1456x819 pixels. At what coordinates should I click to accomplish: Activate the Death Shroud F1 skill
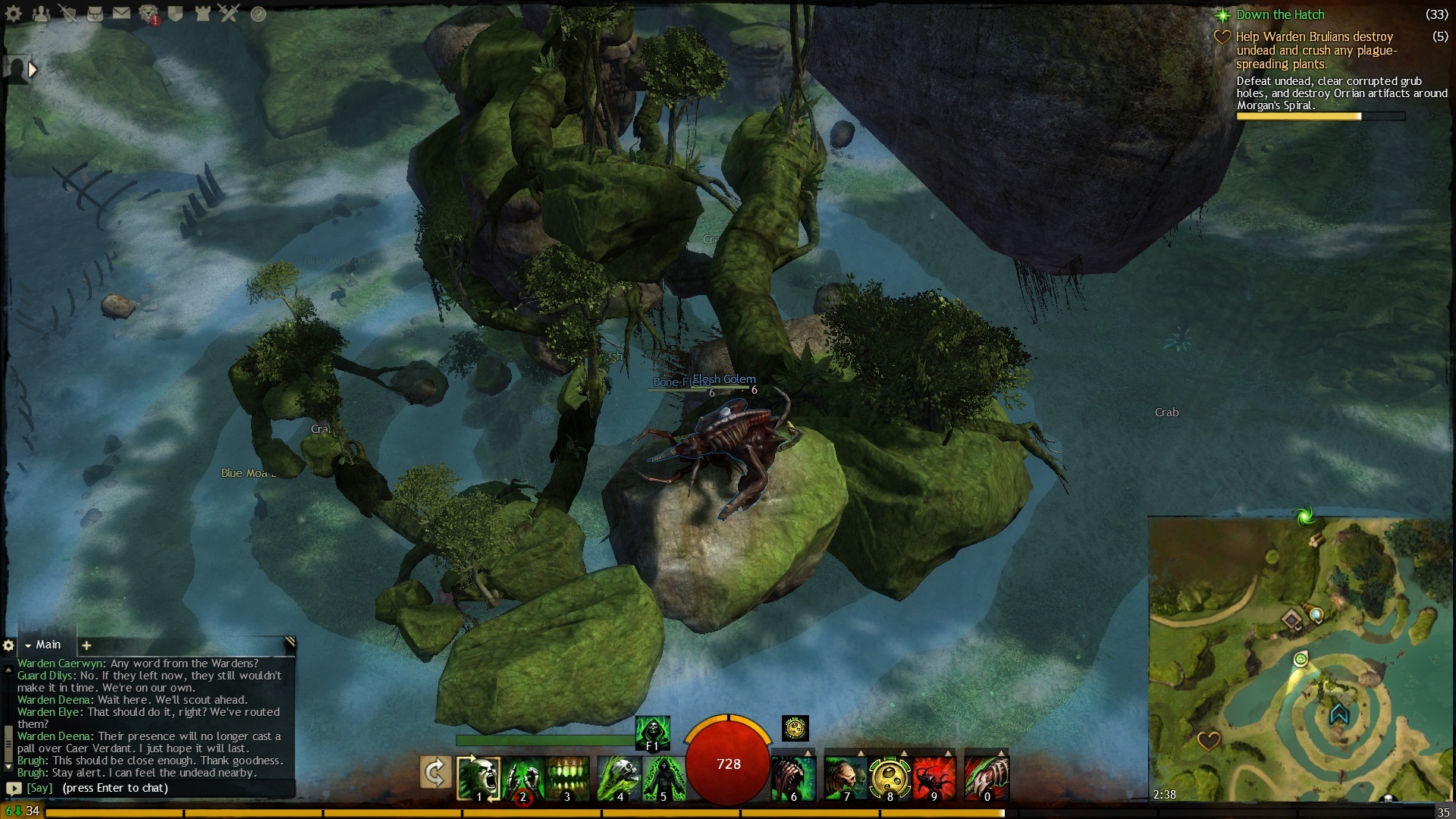[x=652, y=732]
